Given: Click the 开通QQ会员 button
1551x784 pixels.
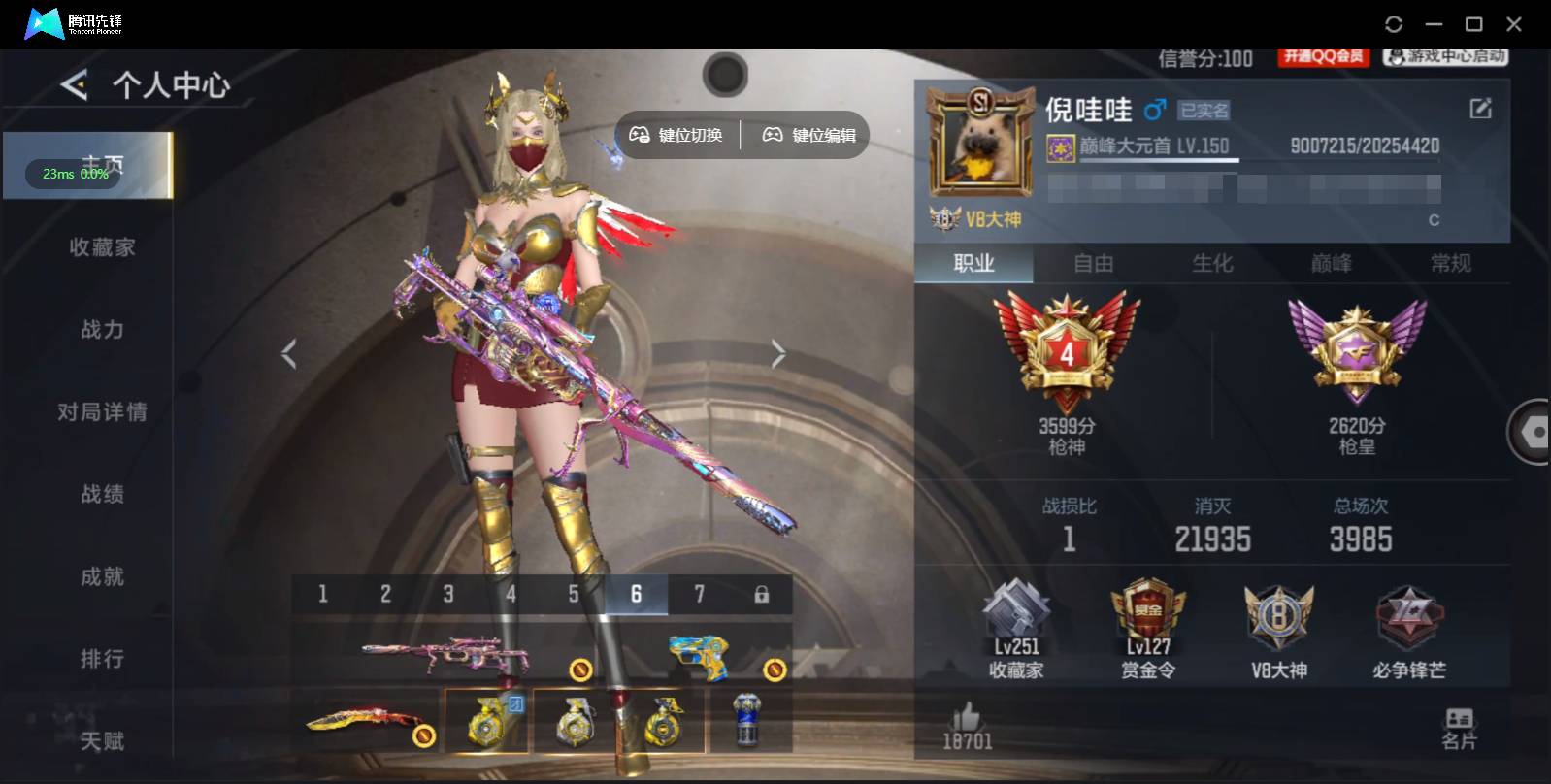Looking at the screenshot, I should pyautogui.click(x=1322, y=56).
